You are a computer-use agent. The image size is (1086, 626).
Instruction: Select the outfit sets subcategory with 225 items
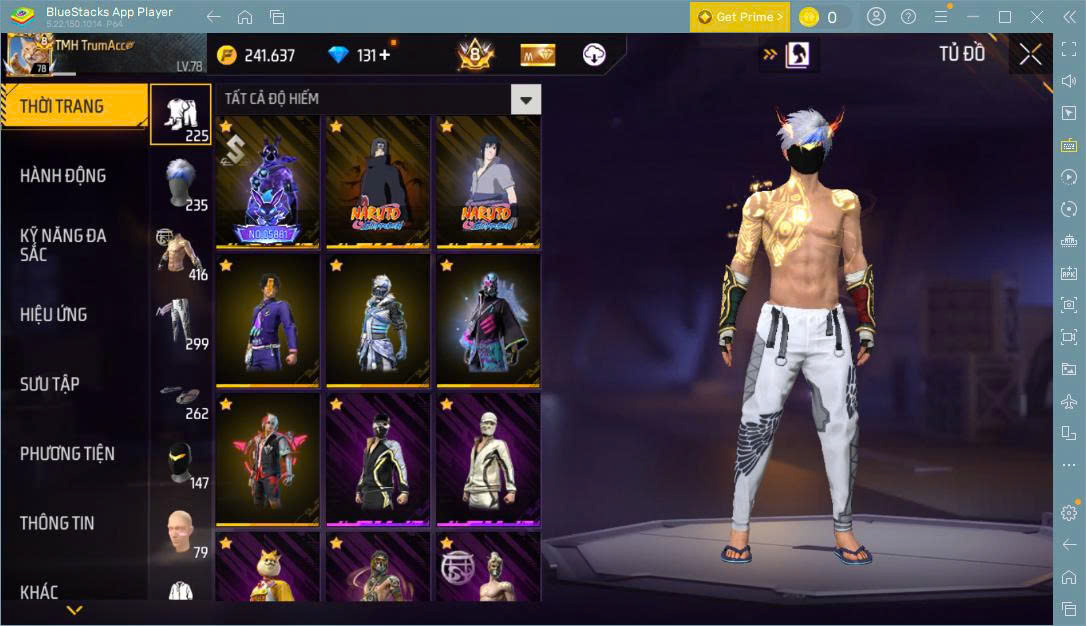pos(181,115)
